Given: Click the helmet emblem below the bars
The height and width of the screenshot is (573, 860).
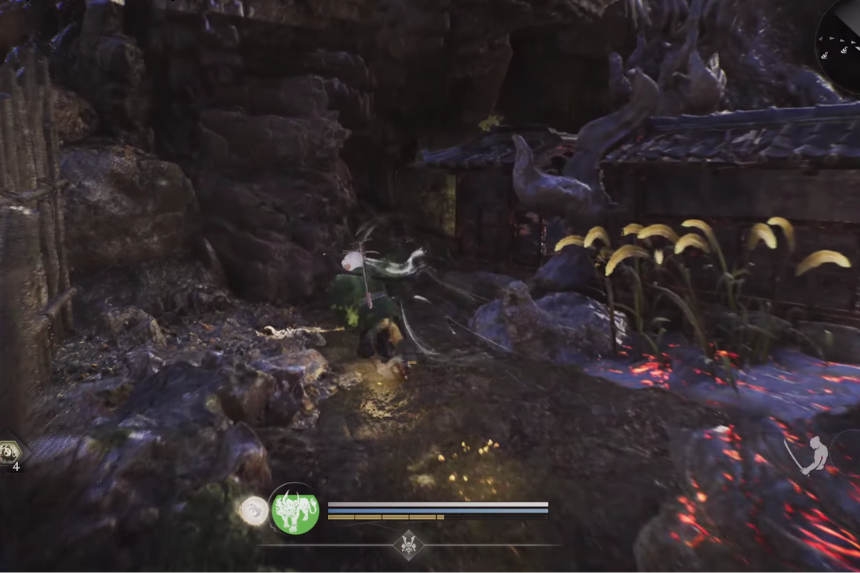Looking at the screenshot, I should (x=409, y=545).
